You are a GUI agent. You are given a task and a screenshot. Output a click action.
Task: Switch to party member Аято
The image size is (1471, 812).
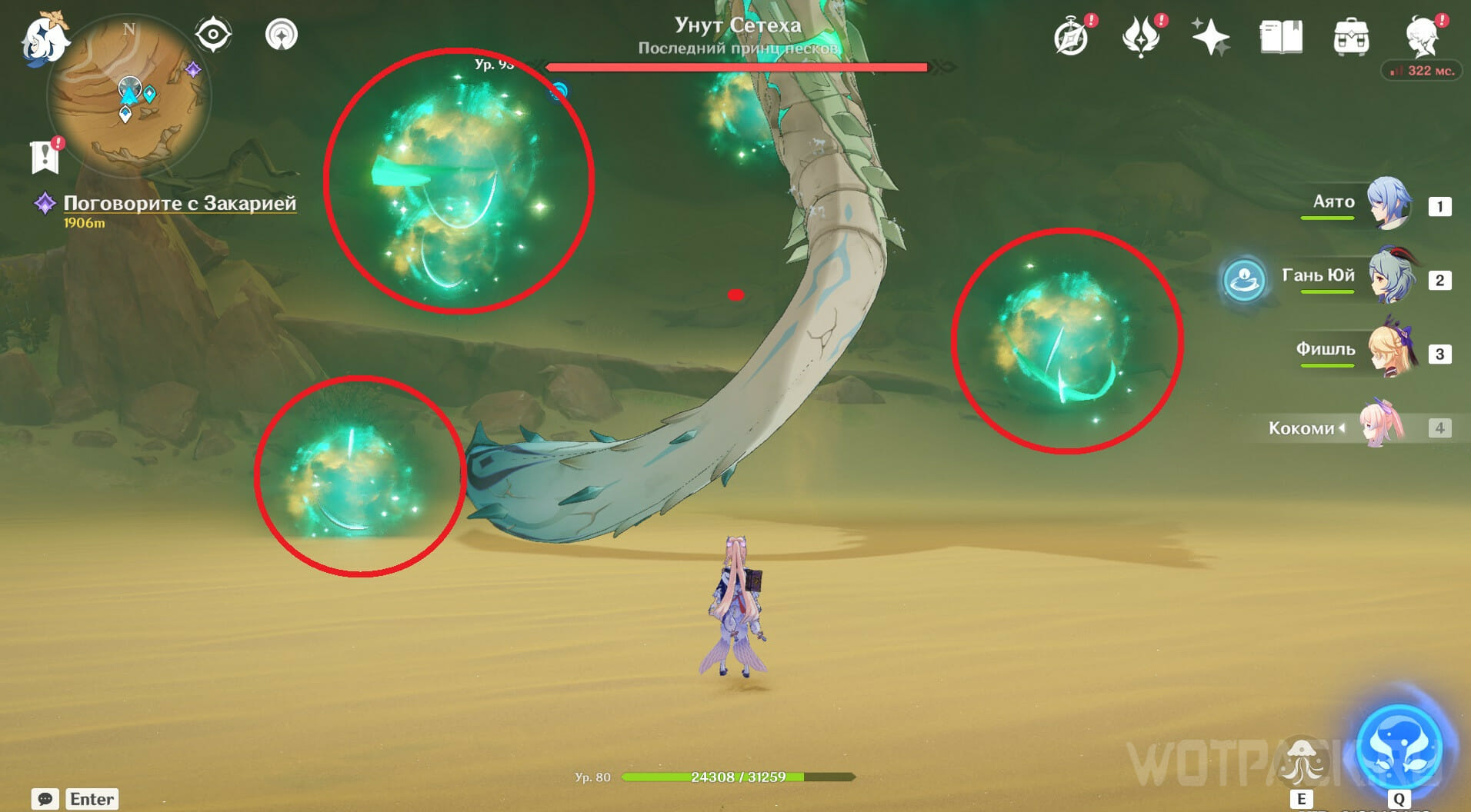(x=1388, y=204)
